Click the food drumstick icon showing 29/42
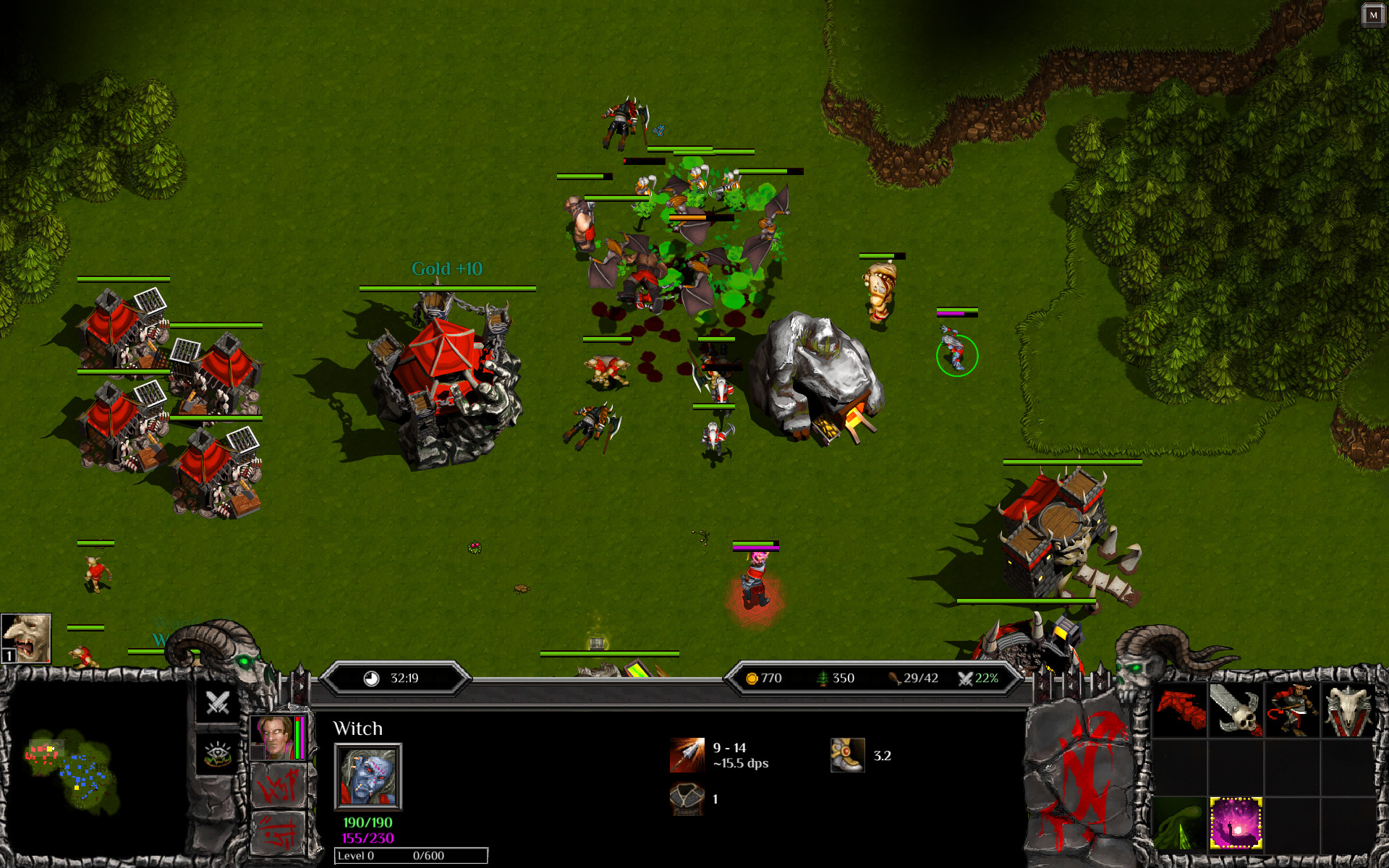Screen dimensions: 1389x868 coord(894,678)
